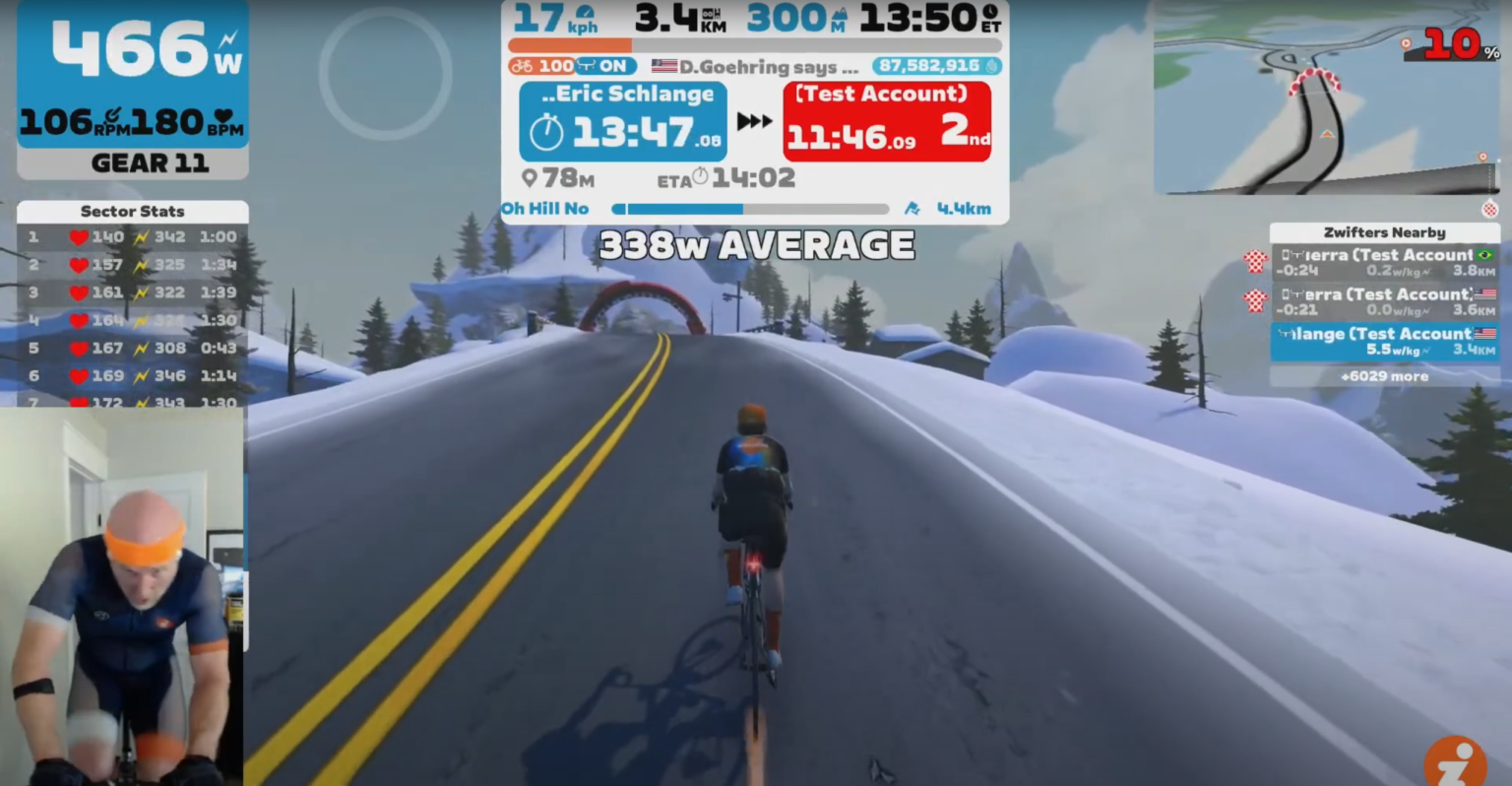Toggle the drone camera icon on Schlange's nearby row
This screenshot has width=1512, height=786.
point(1284,333)
